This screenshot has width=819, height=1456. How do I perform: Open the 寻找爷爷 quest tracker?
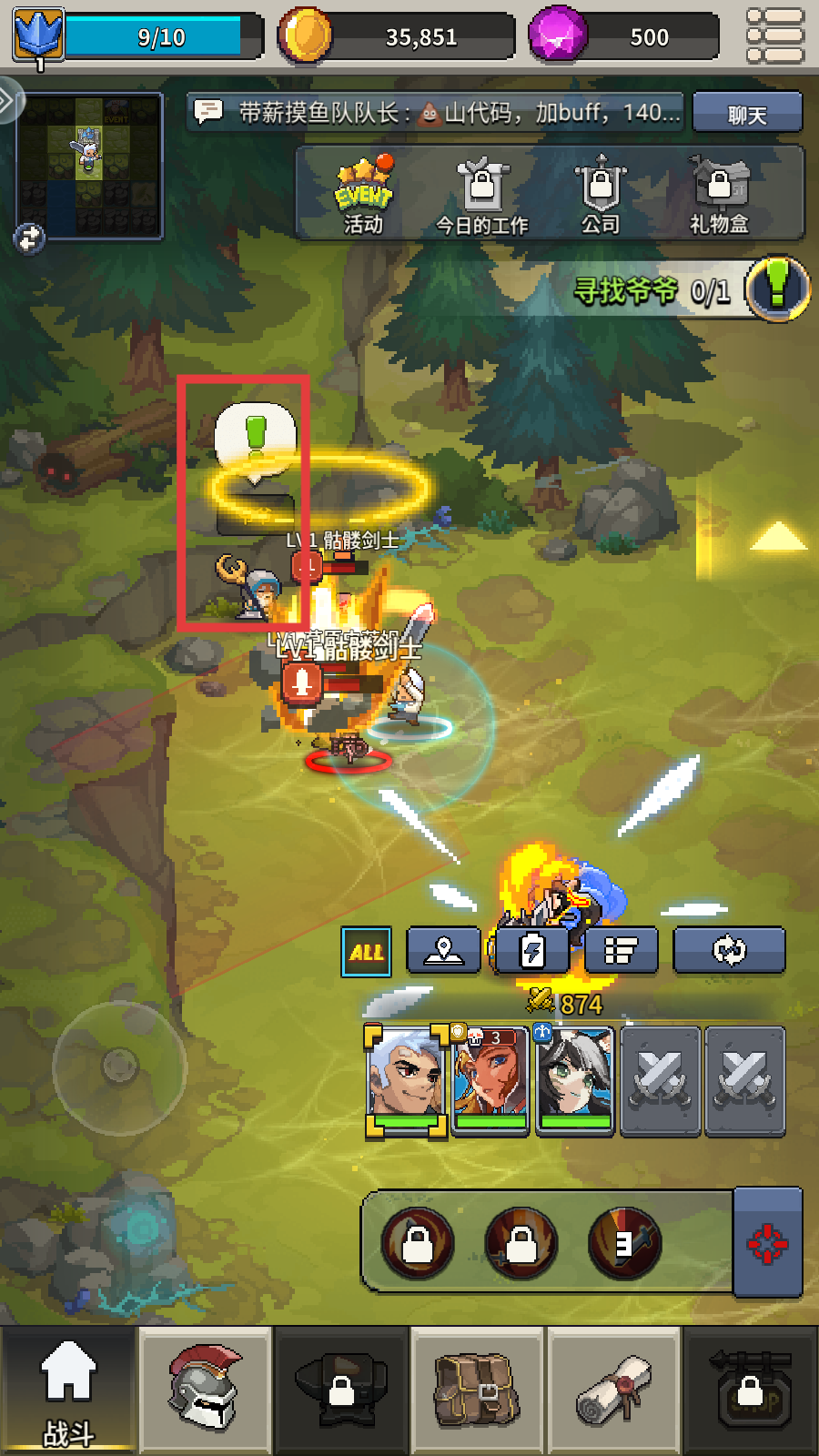[x=692, y=290]
